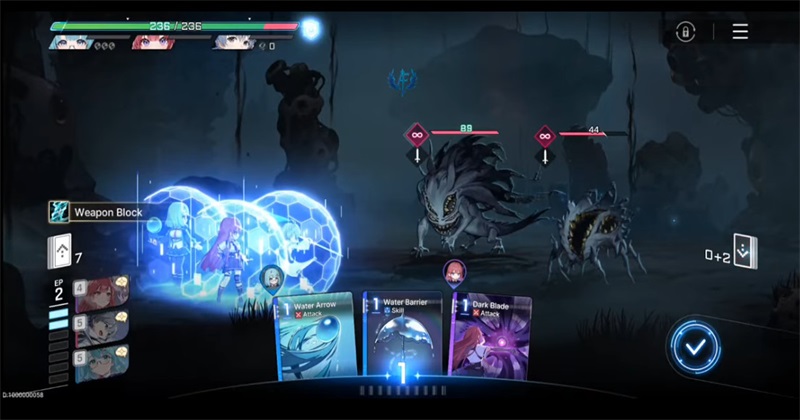Play the Water Arrow attack card
This screenshot has width=800, height=420.
[x=315, y=335]
